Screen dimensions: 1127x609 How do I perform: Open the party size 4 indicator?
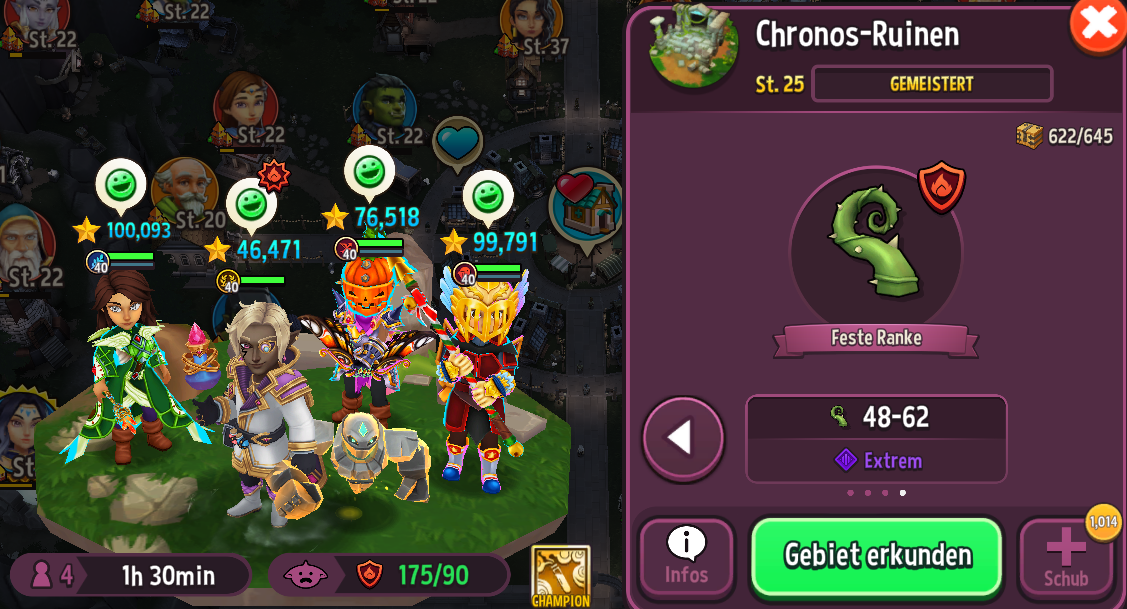pos(55,575)
